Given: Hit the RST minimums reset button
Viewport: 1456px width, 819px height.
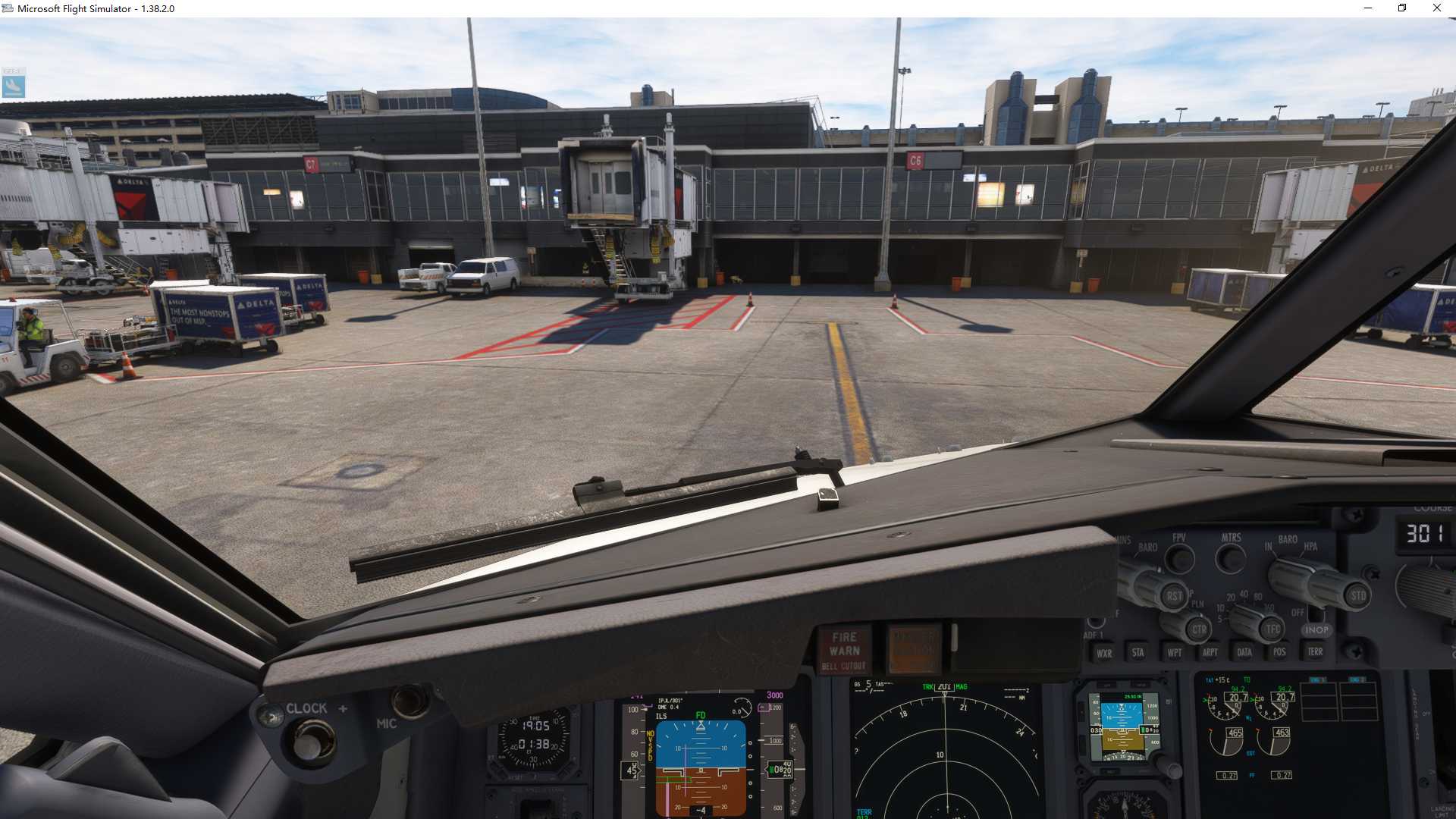Looking at the screenshot, I should [x=1173, y=596].
